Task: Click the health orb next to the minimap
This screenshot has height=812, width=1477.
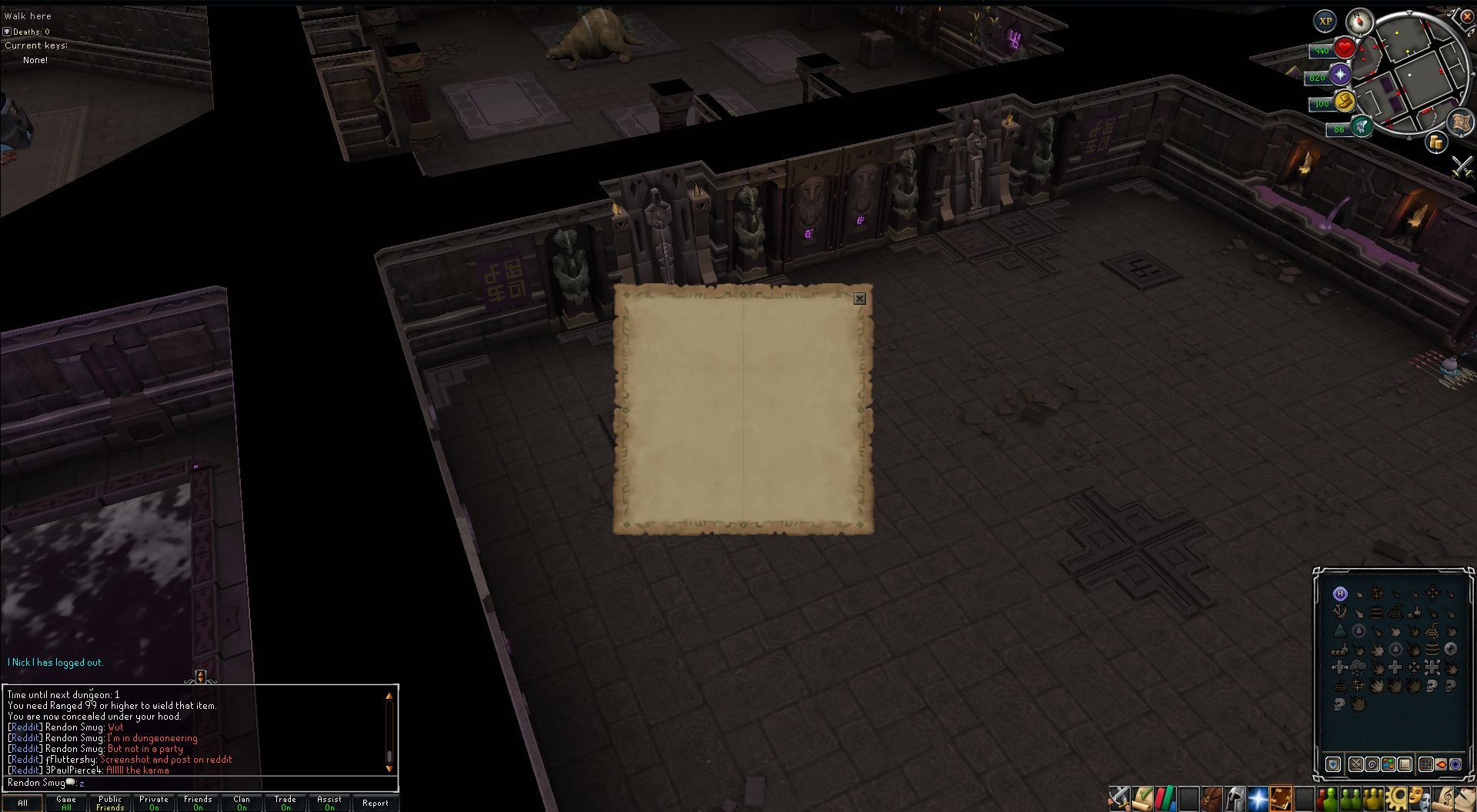Action: [1345, 50]
